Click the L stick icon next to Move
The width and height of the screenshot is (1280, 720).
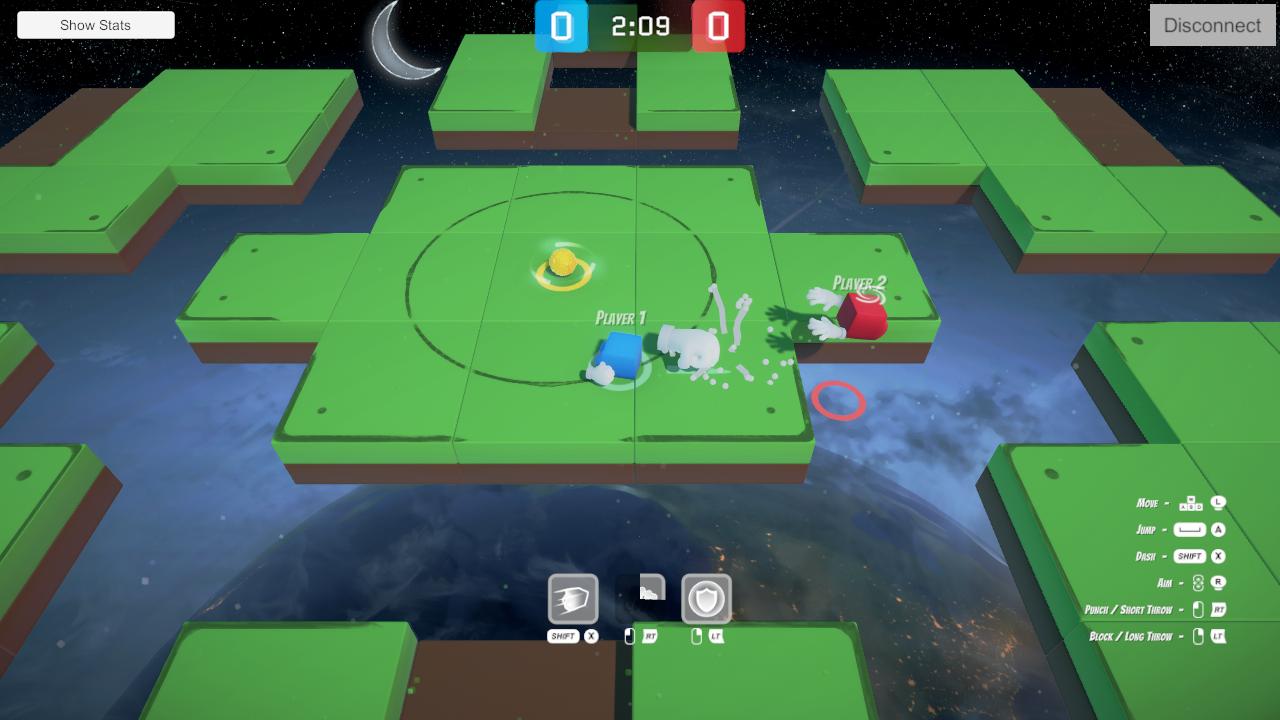pyautogui.click(x=1219, y=503)
